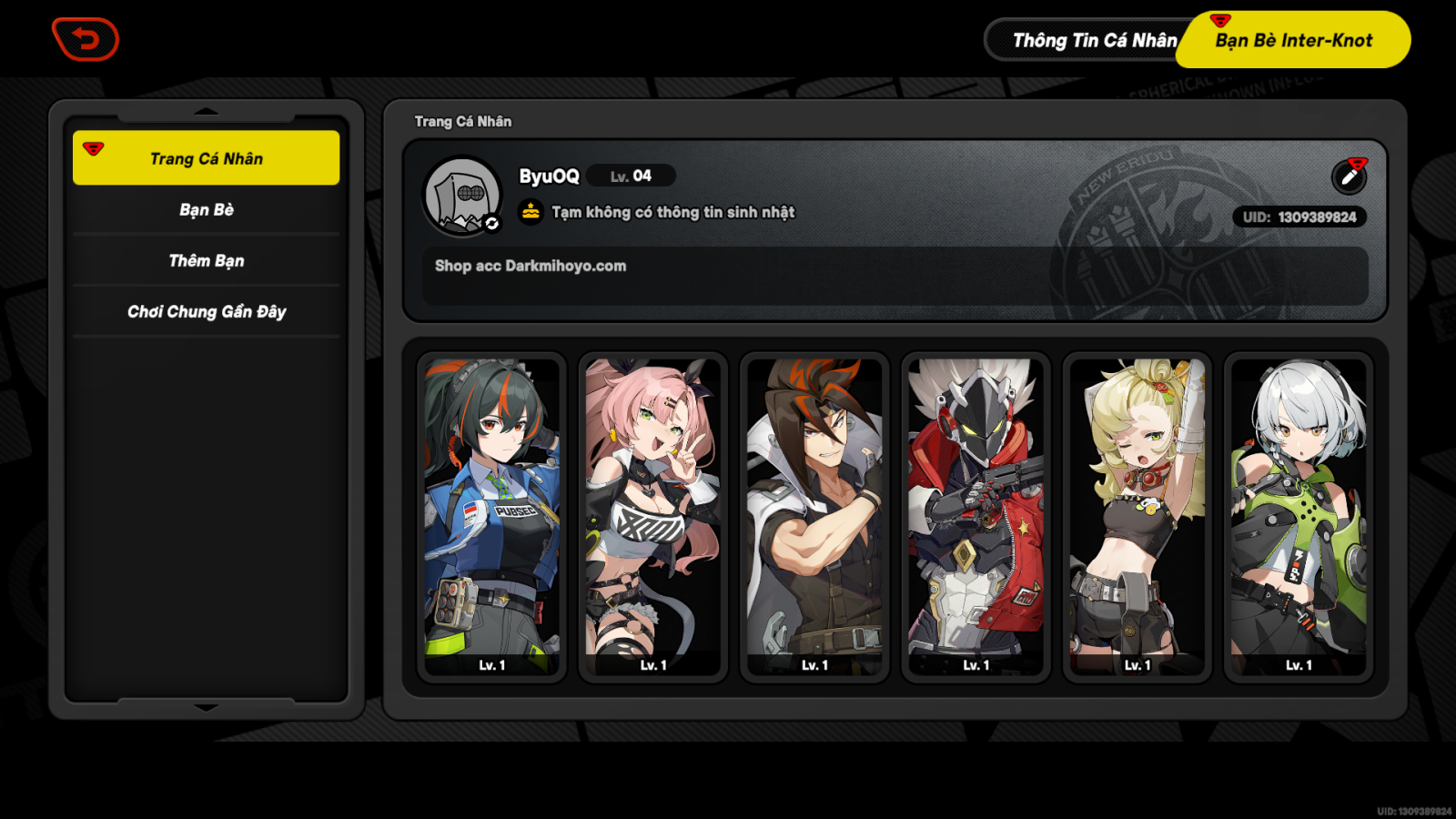Open Thêm Bạn to add friends

[x=206, y=260]
